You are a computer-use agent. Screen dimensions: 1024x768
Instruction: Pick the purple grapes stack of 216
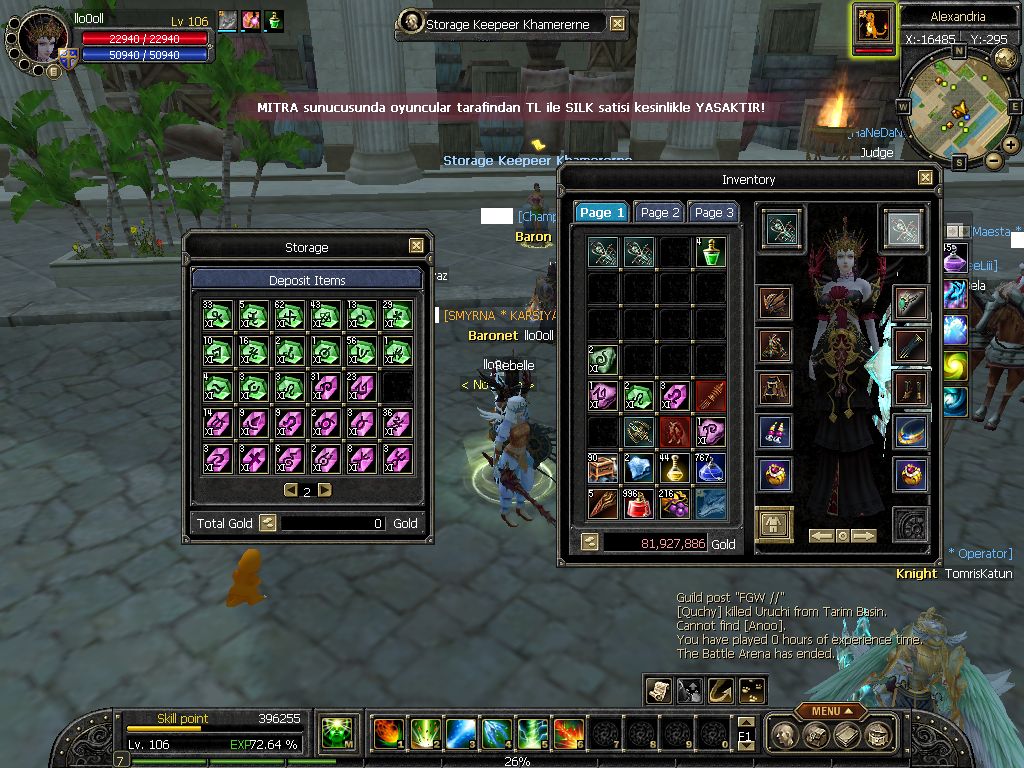coord(674,503)
